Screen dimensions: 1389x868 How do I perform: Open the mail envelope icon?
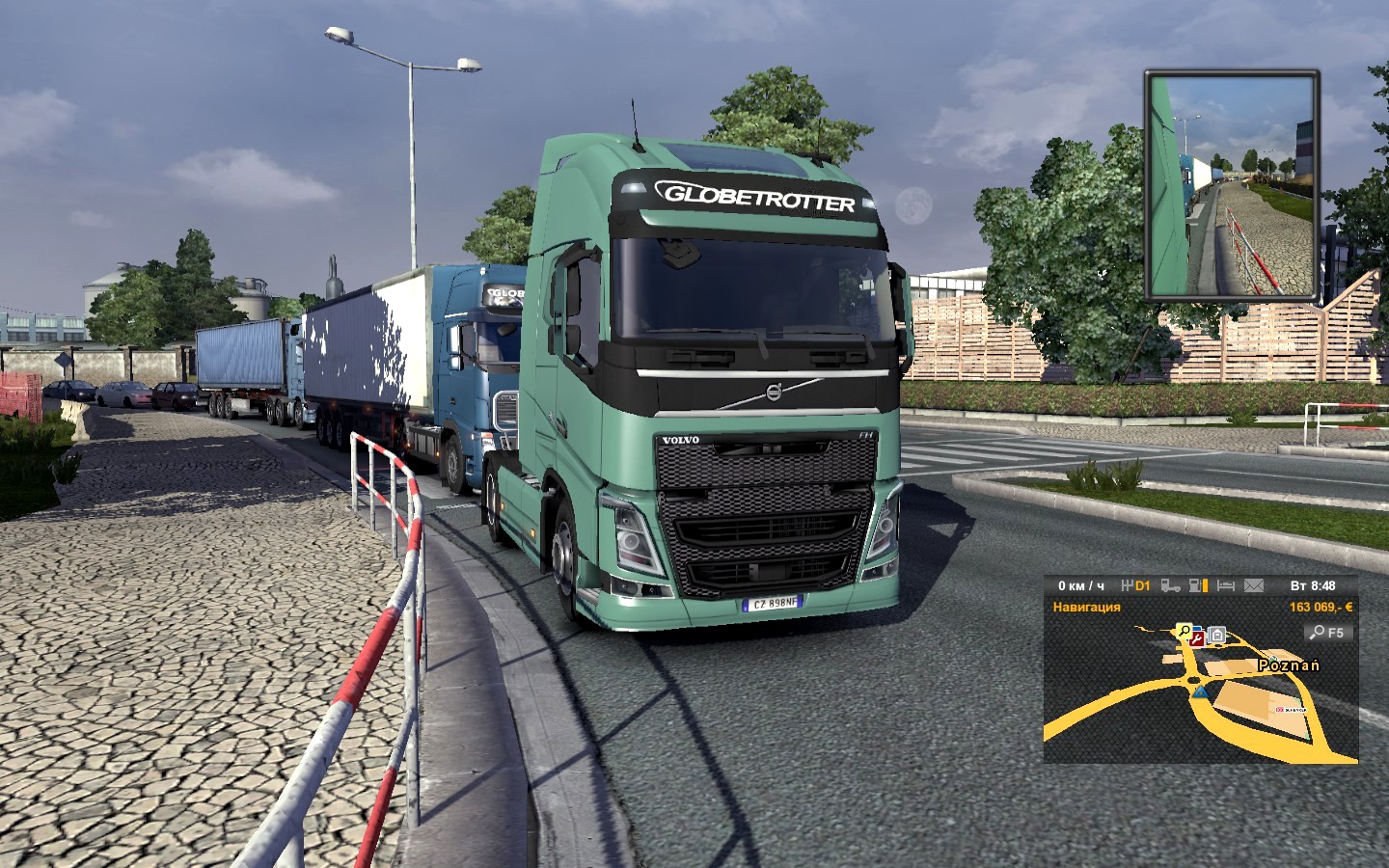coord(1253,585)
